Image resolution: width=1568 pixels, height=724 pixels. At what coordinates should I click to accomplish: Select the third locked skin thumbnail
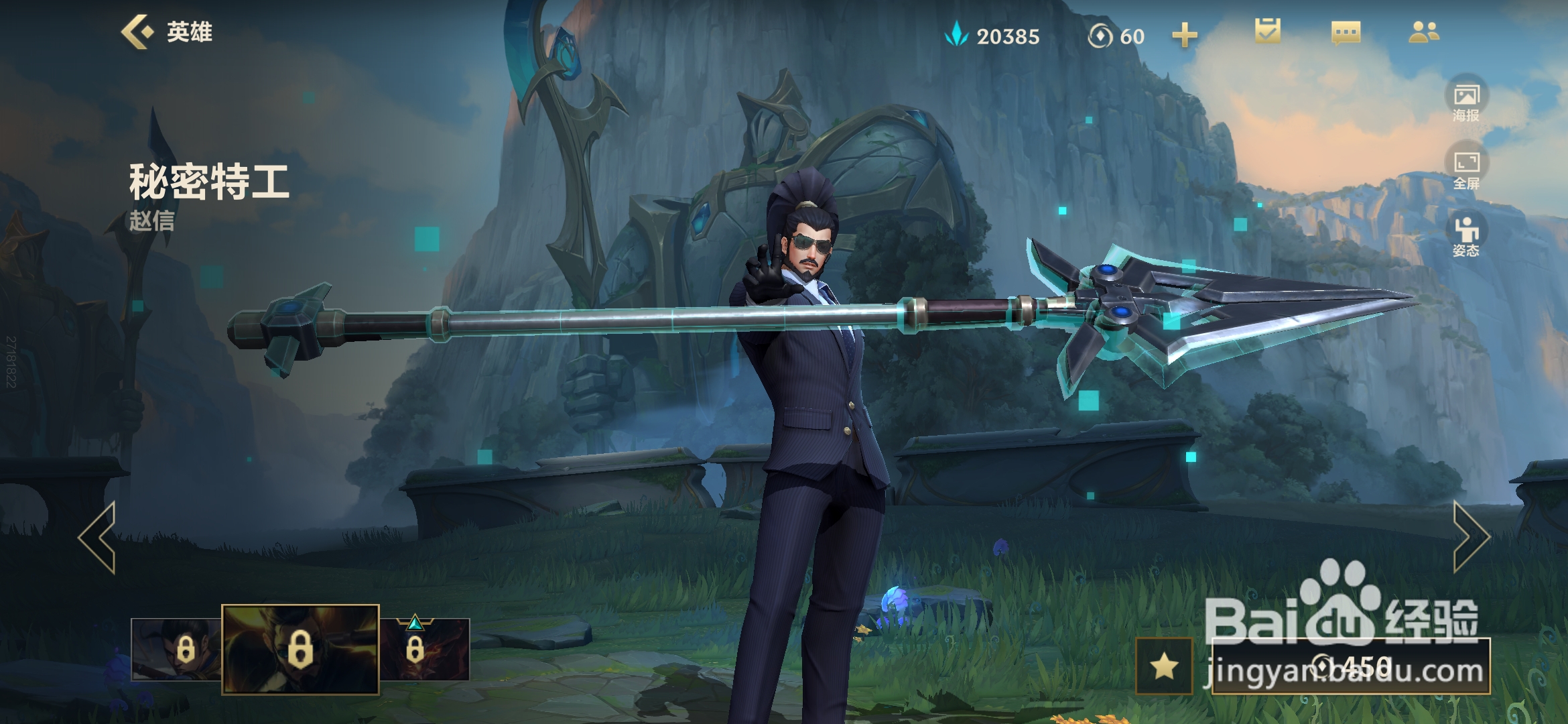click(x=424, y=649)
